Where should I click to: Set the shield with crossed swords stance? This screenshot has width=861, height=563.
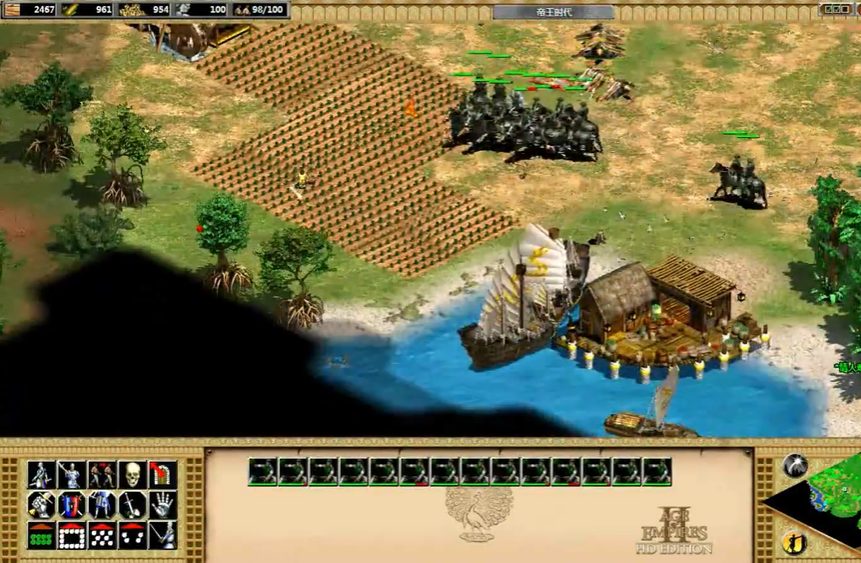pyautogui.click(x=71, y=505)
